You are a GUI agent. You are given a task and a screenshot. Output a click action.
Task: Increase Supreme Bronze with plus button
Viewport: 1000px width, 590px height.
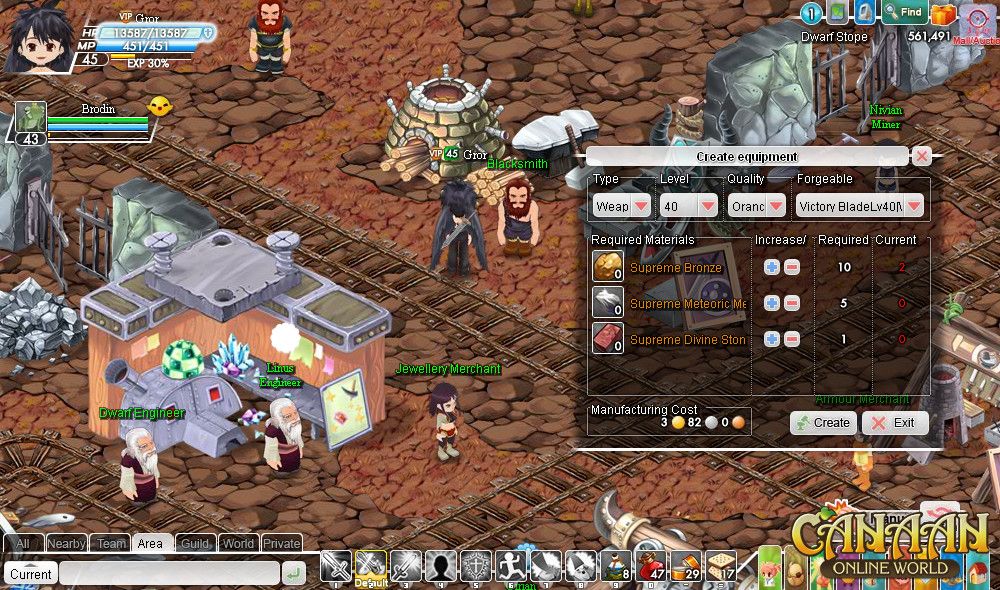coord(771,267)
